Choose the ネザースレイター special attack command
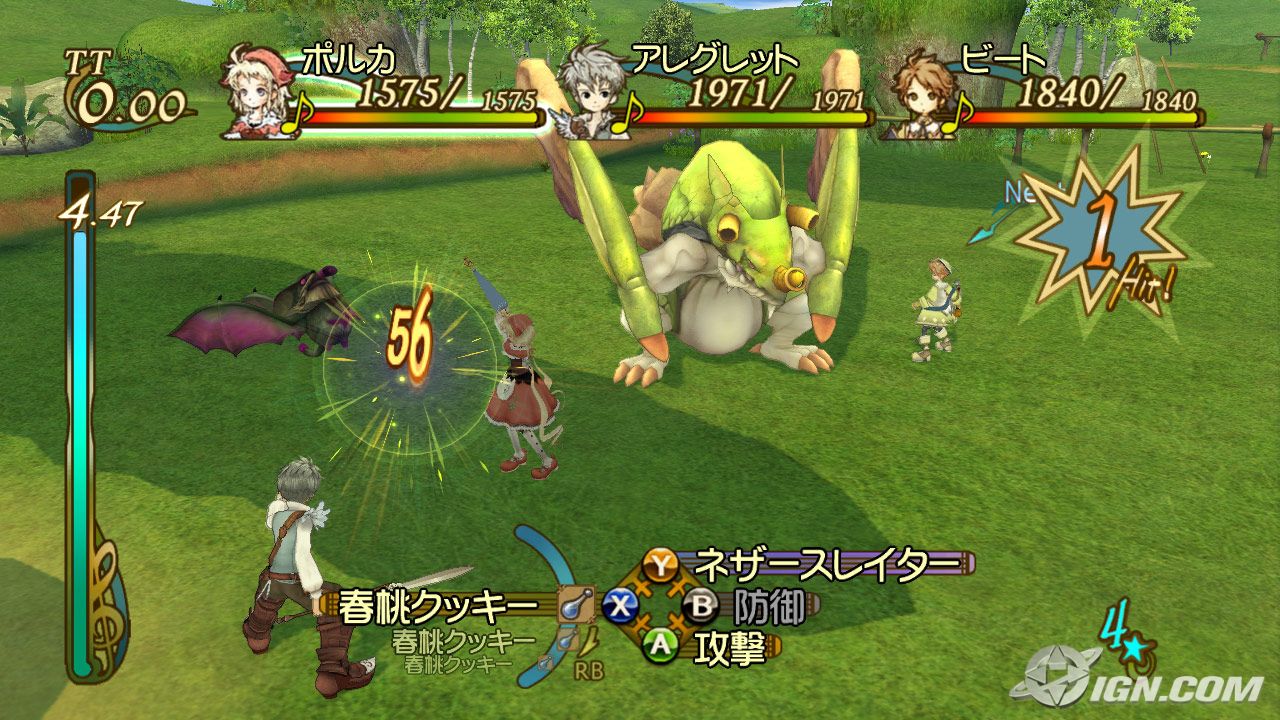The height and width of the screenshot is (720, 1280). [x=820, y=564]
